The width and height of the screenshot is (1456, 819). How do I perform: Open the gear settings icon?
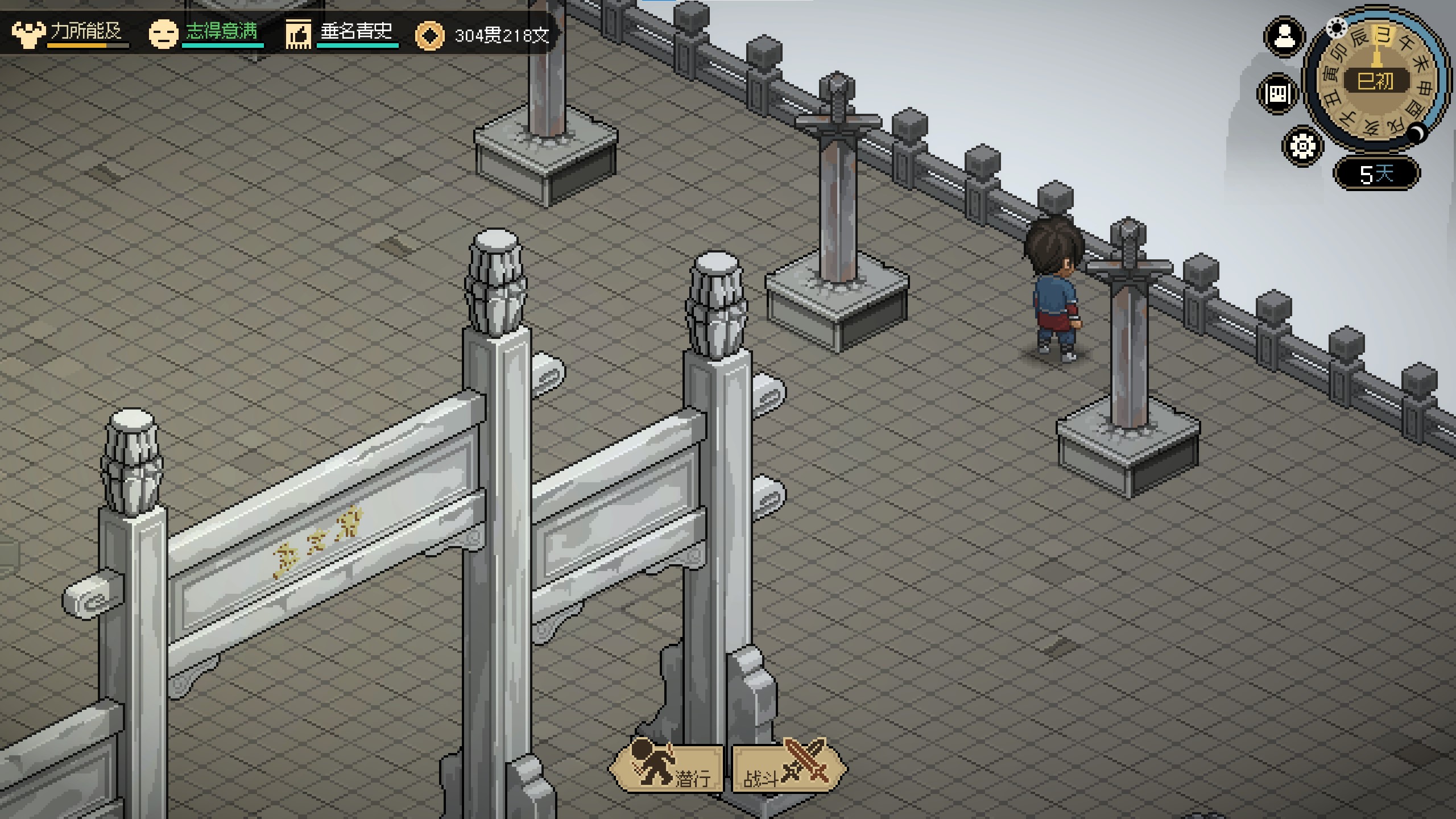click(x=1302, y=146)
